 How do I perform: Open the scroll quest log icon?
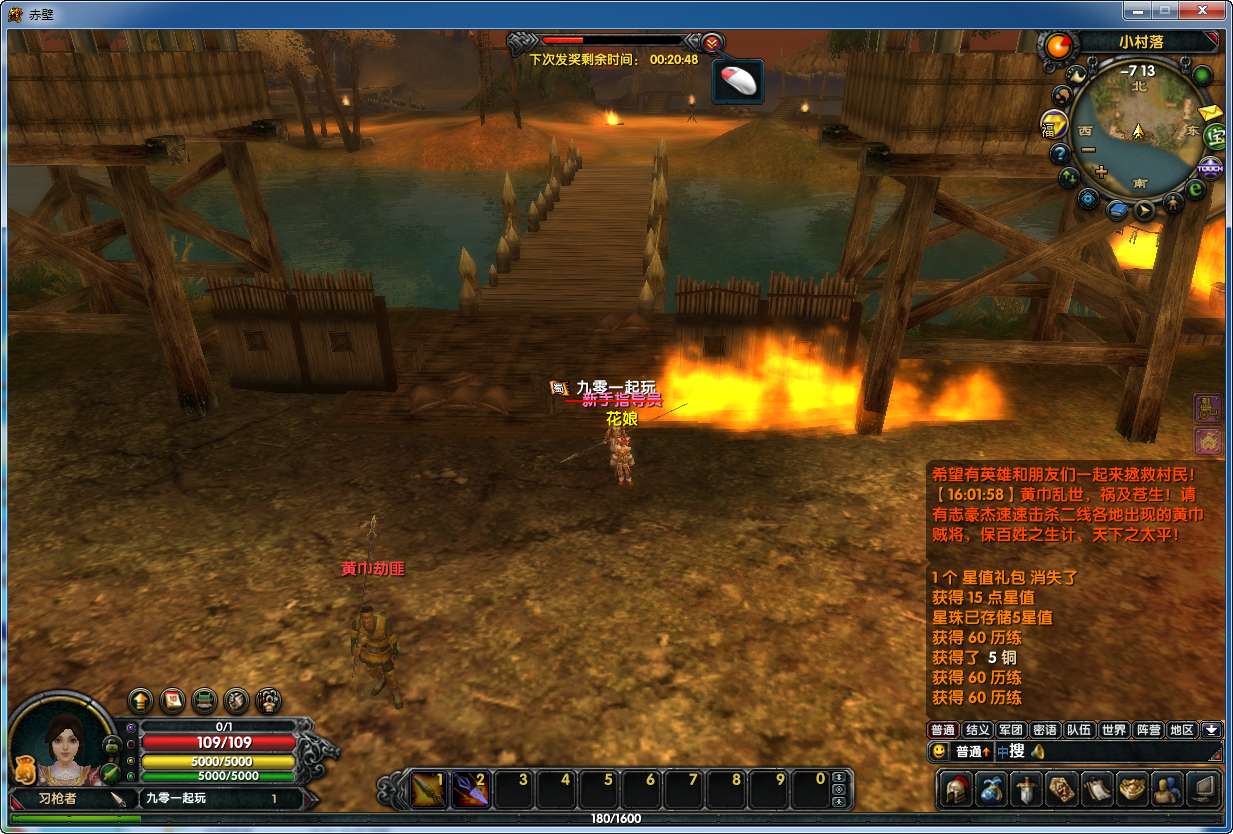point(1096,789)
